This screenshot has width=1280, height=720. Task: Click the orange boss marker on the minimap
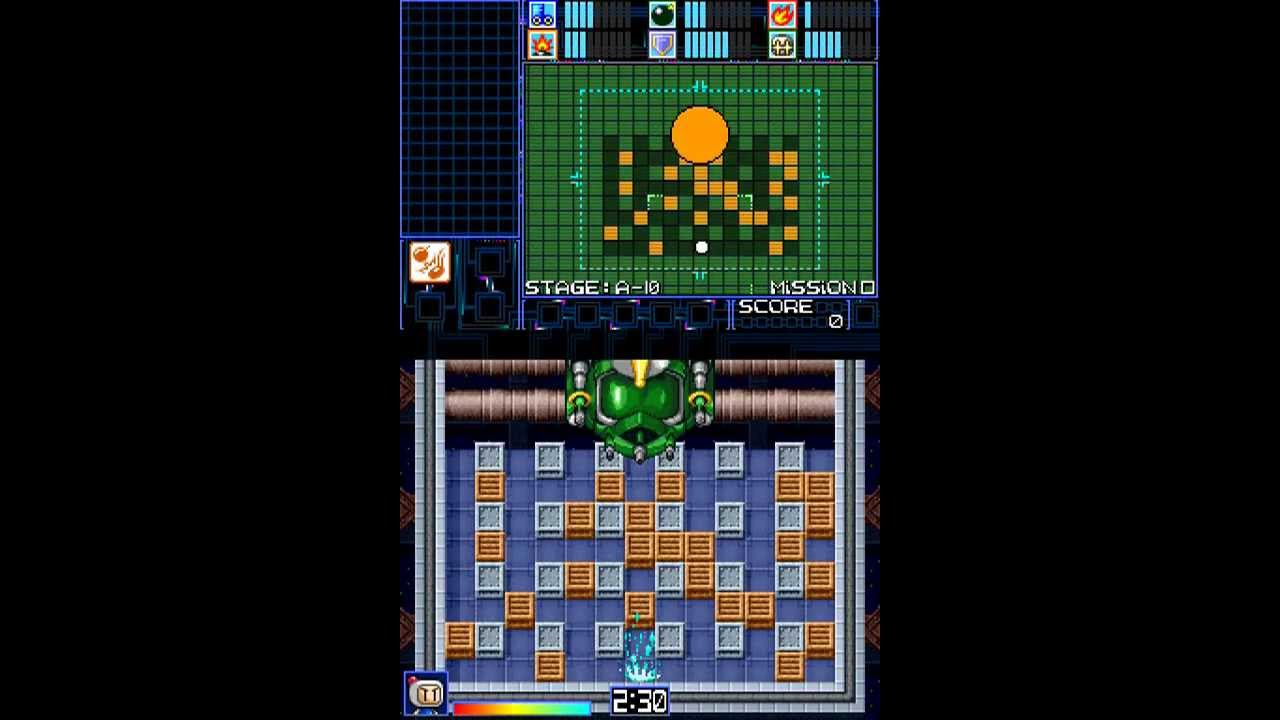[x=700, y=133]
